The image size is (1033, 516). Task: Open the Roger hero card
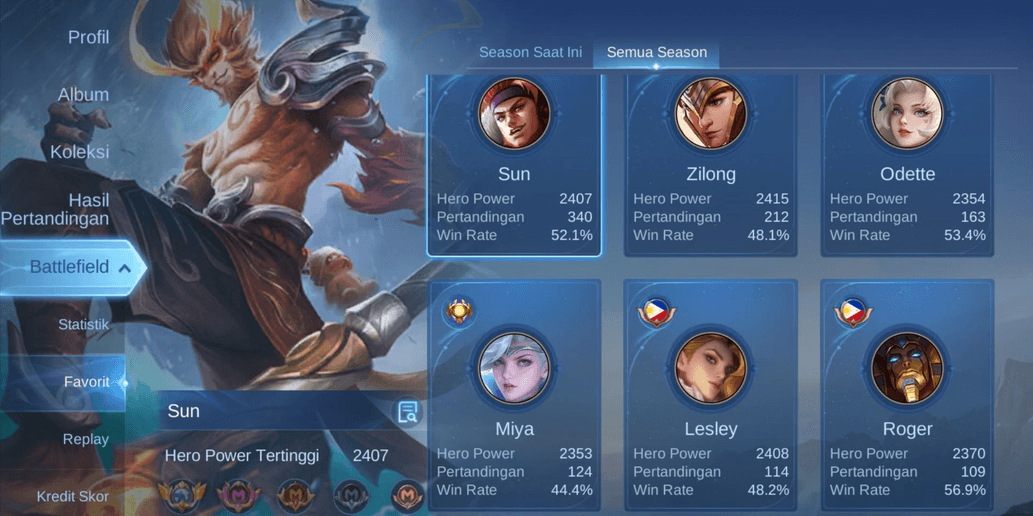pos(907,396)
